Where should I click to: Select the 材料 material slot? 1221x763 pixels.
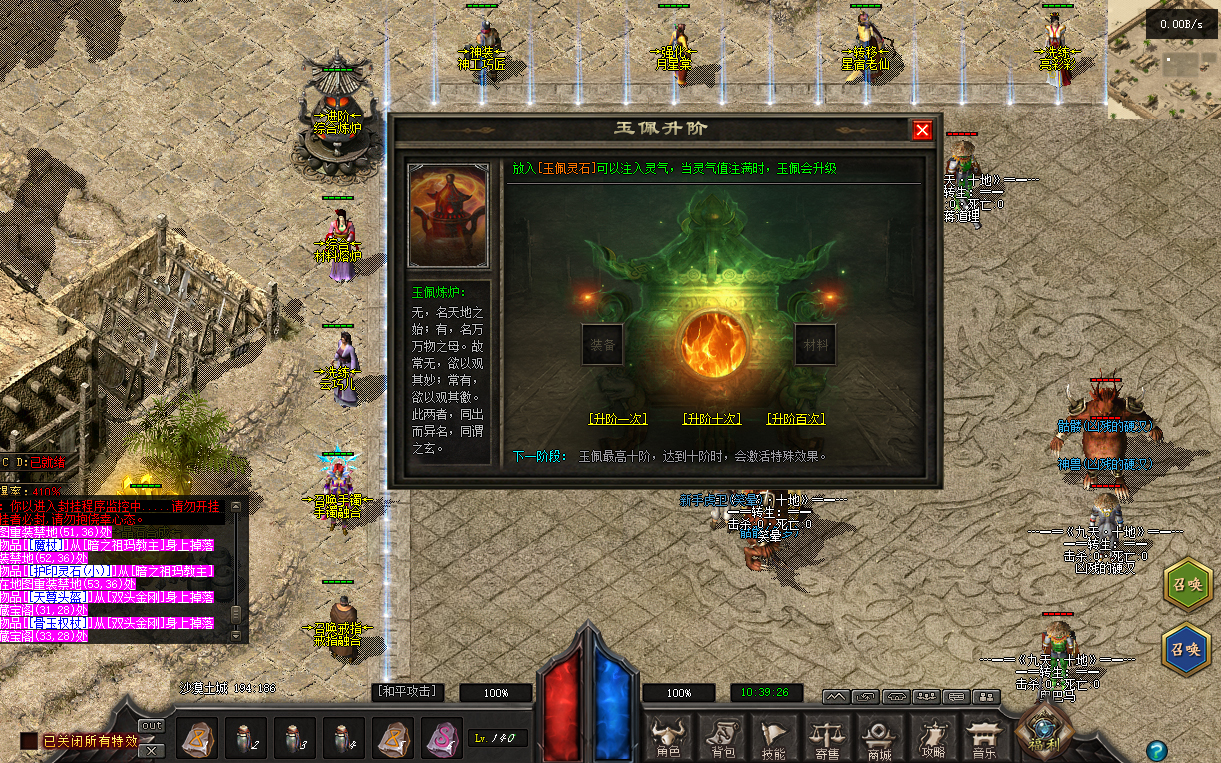[x=815, y=345]
